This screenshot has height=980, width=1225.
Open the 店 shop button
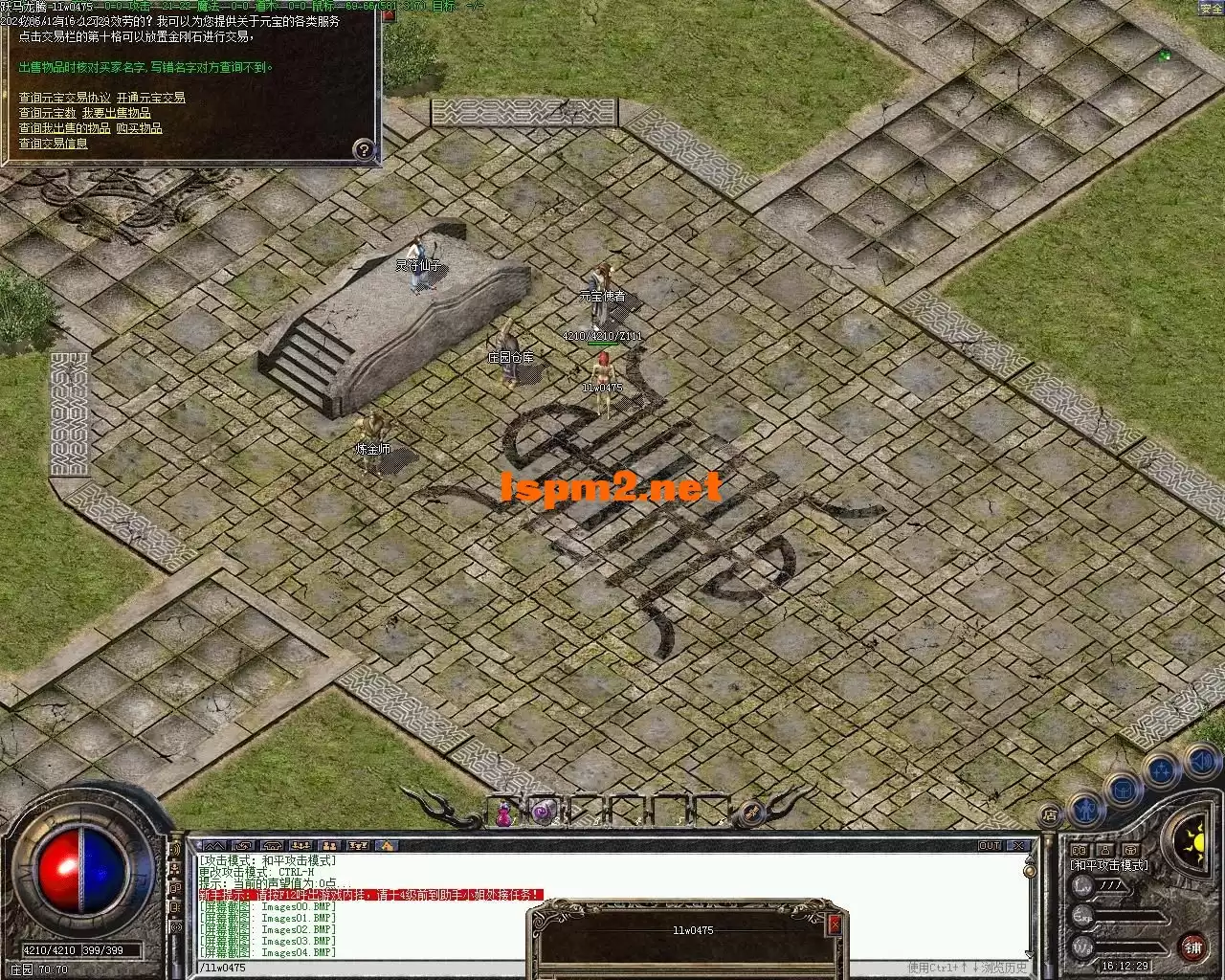(x=1050, y=815)
